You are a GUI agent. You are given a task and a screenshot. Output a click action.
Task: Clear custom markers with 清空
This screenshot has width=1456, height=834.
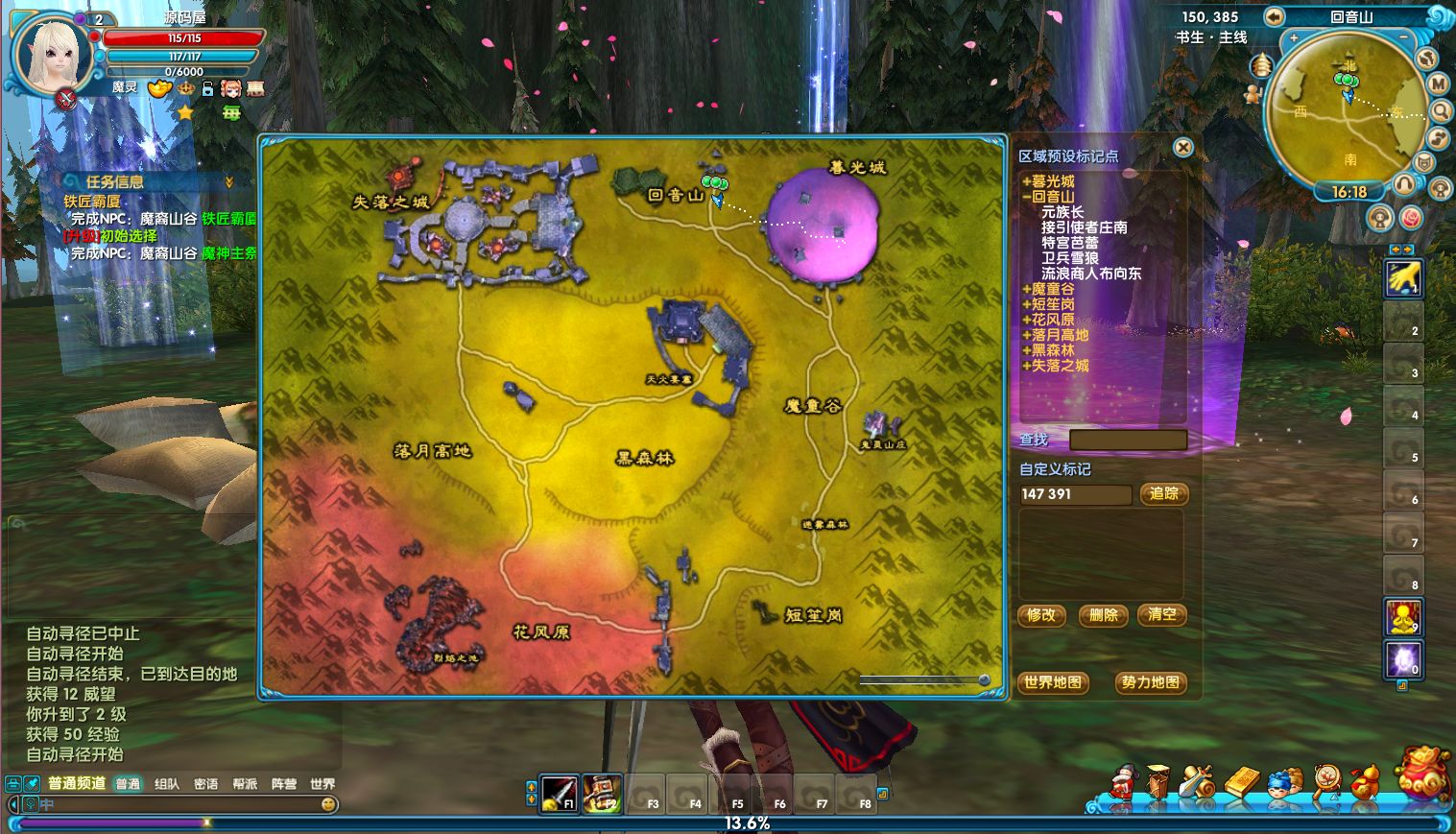1161,615
